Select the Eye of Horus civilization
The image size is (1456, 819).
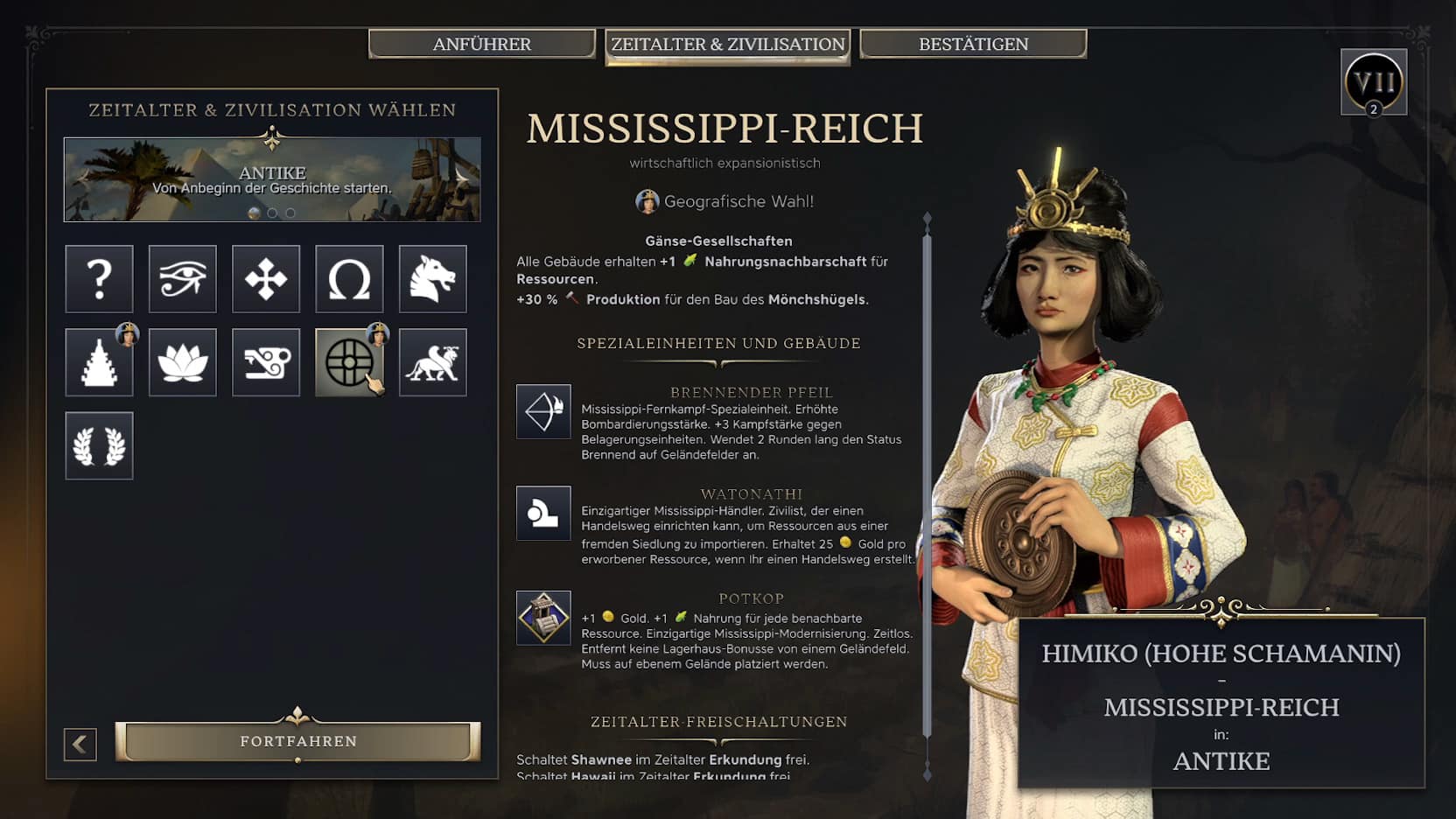[x=182, y=279]
